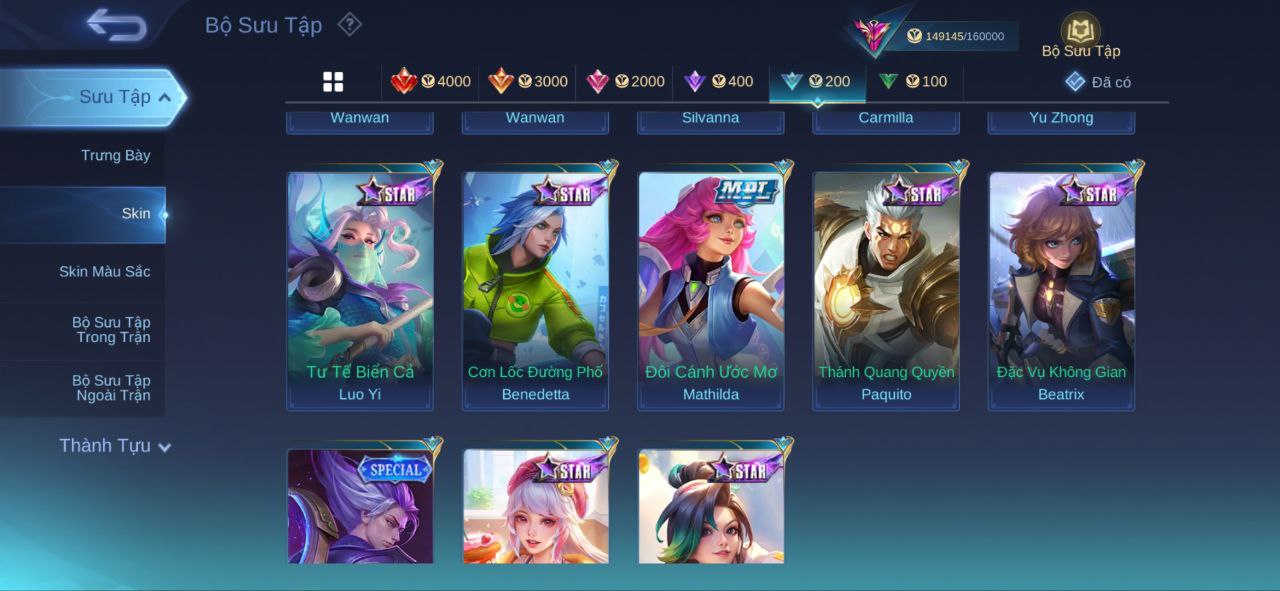The image size is (1280, 591).
Task: Open the Trưng Bày sidebar entry
Action: point(115,155)
